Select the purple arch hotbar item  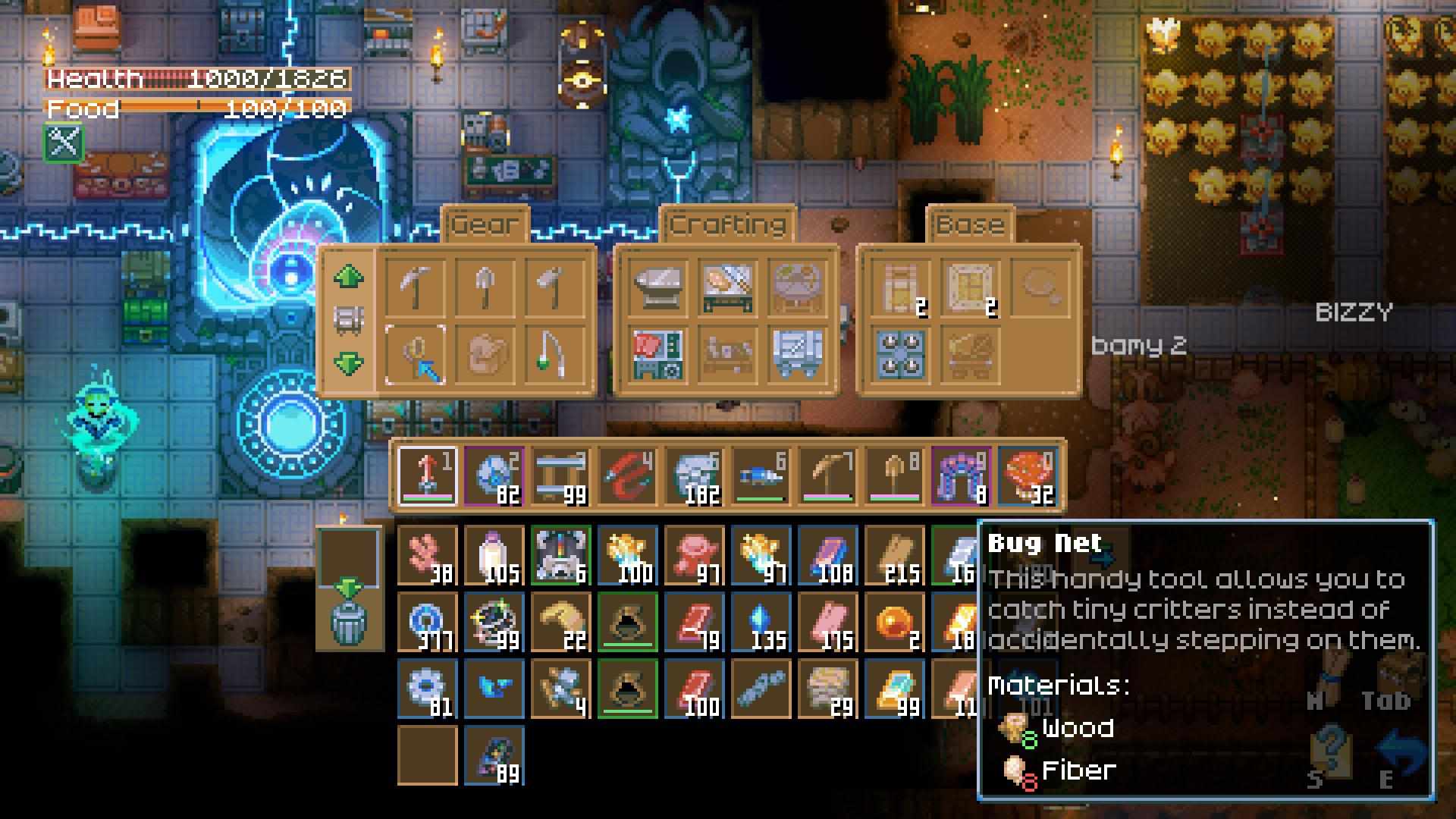coord(961,475)
